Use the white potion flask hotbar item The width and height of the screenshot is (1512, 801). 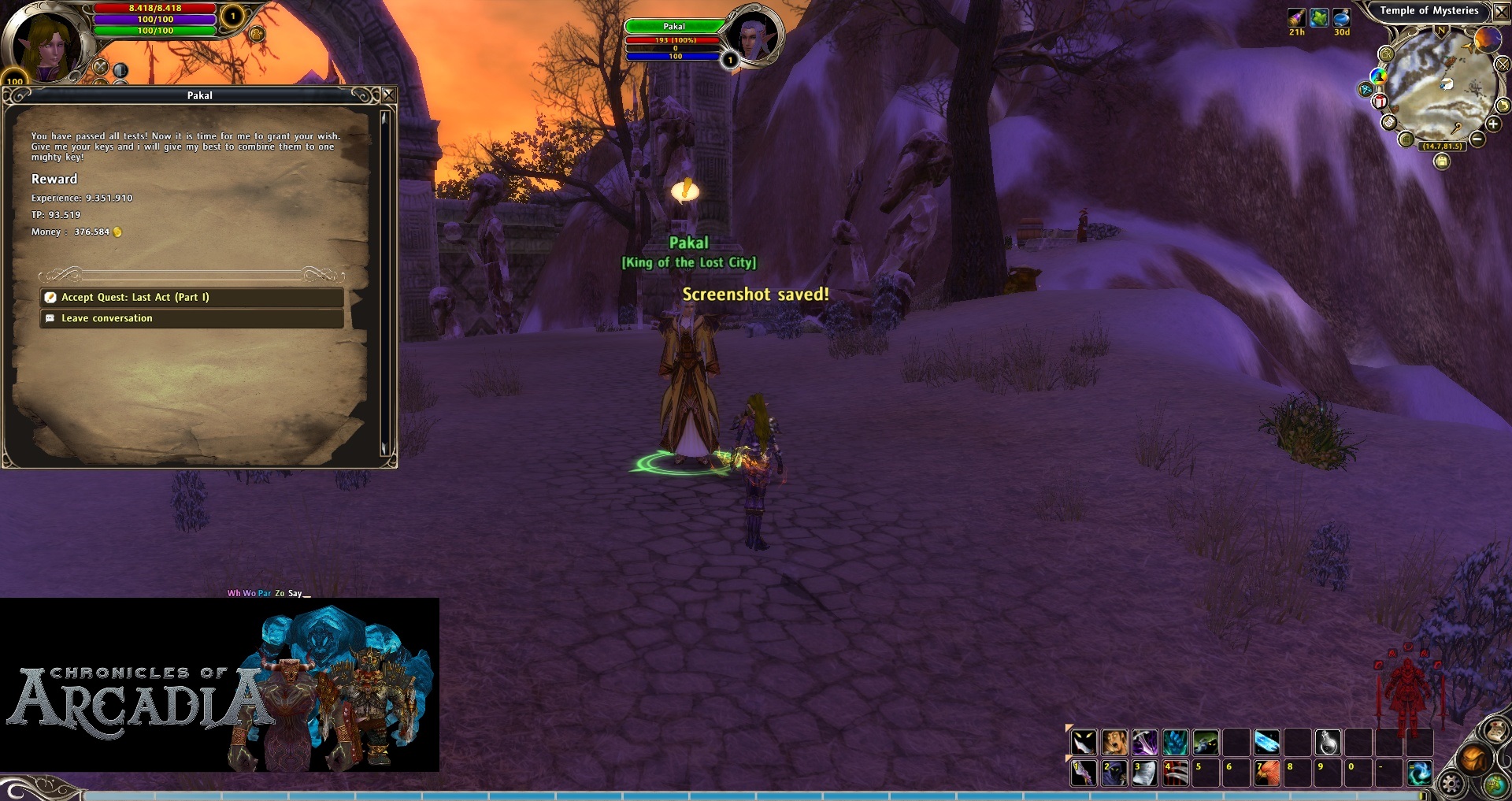point(1328,742)
